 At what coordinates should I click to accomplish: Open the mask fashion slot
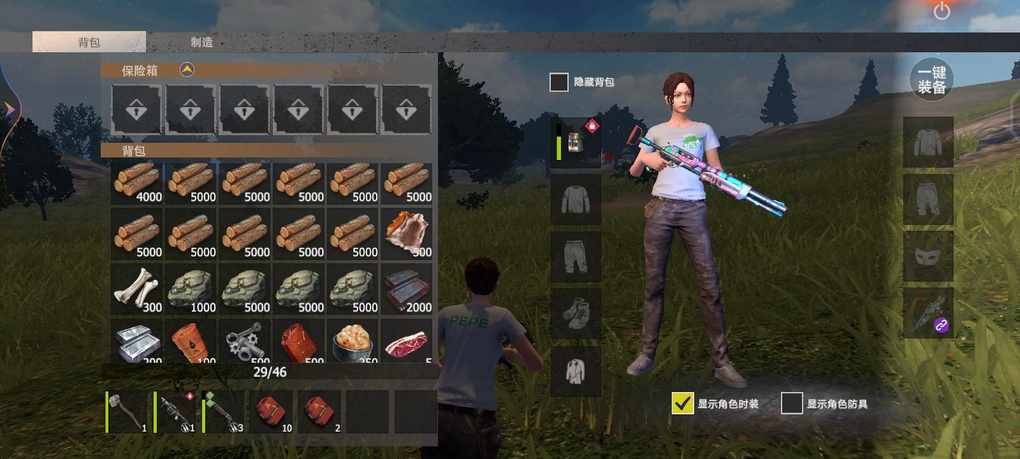(929, 254)
